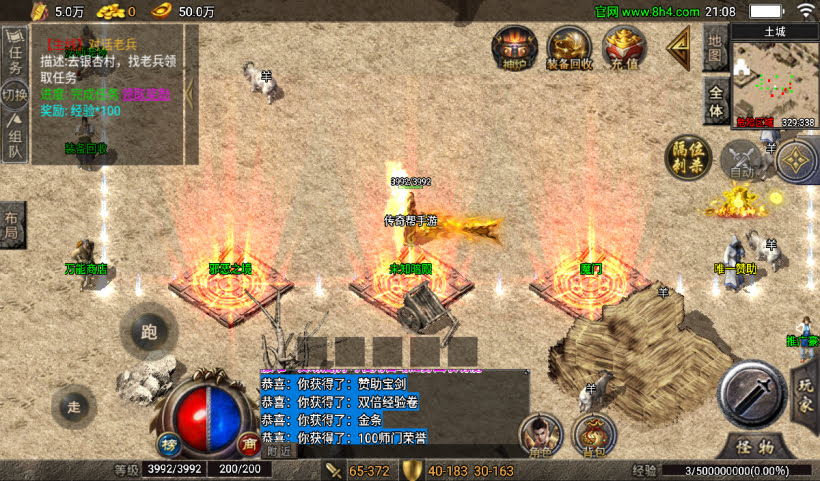Open the 布局 layout panel
This screenshot has width=820, height=481.
pyautogui.click(x=11, y=223)
